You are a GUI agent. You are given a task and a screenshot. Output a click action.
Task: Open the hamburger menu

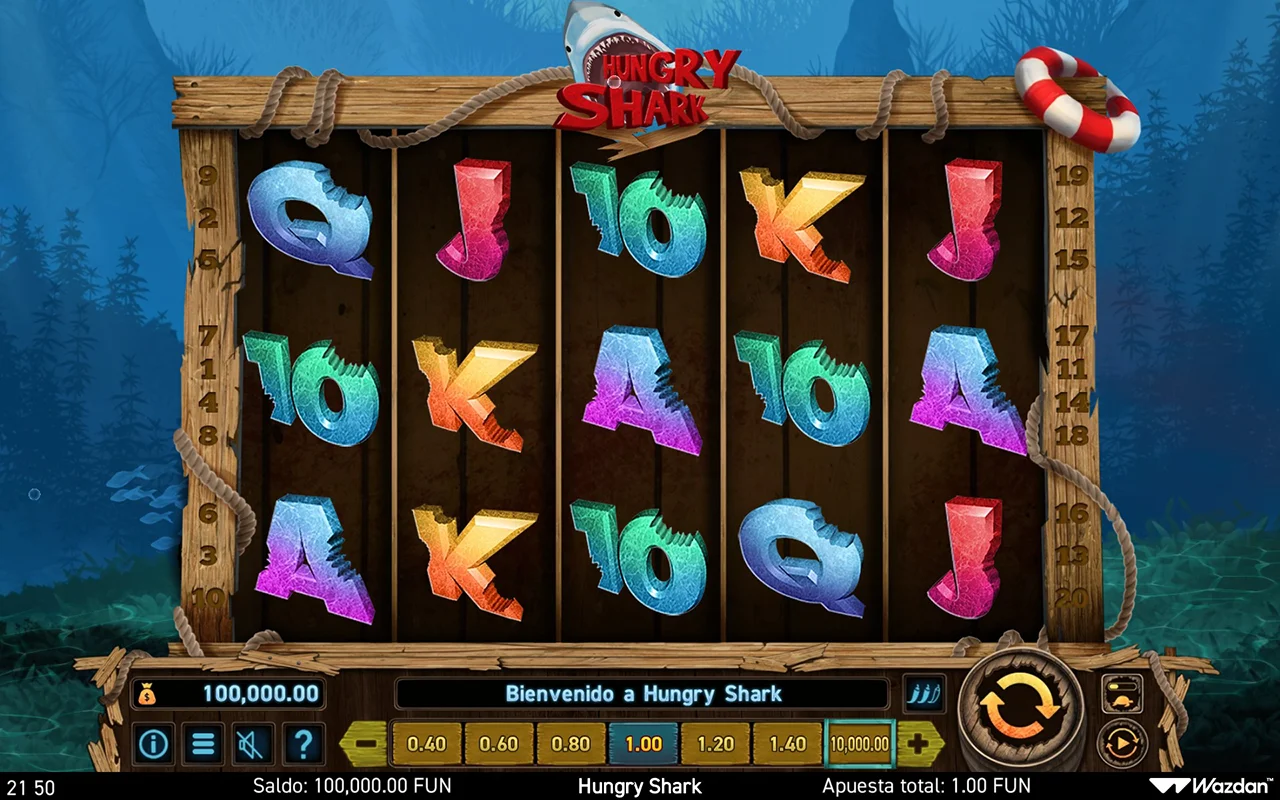[x=203, y=744]
